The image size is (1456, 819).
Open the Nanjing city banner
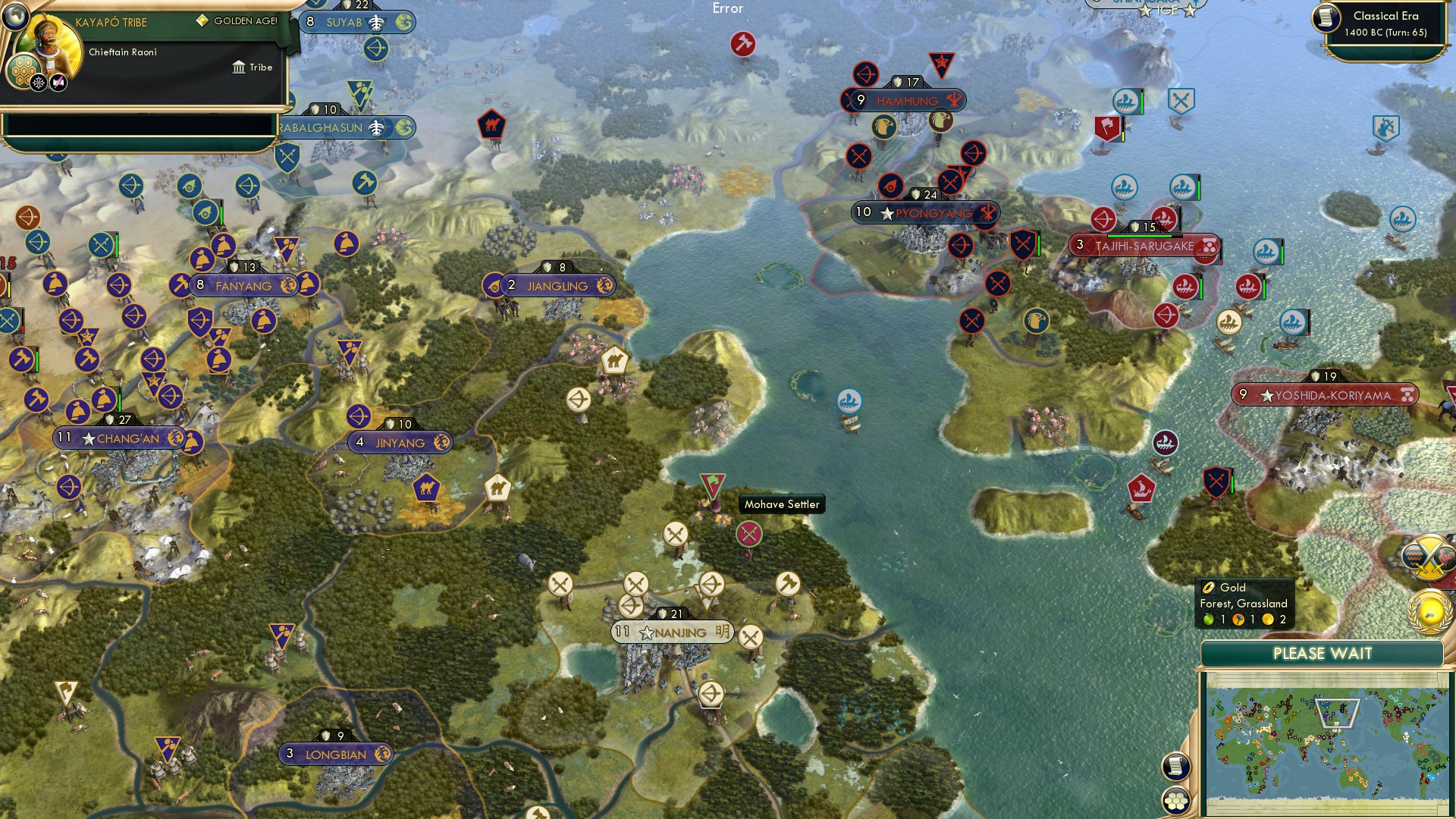[x=672, y=632]
